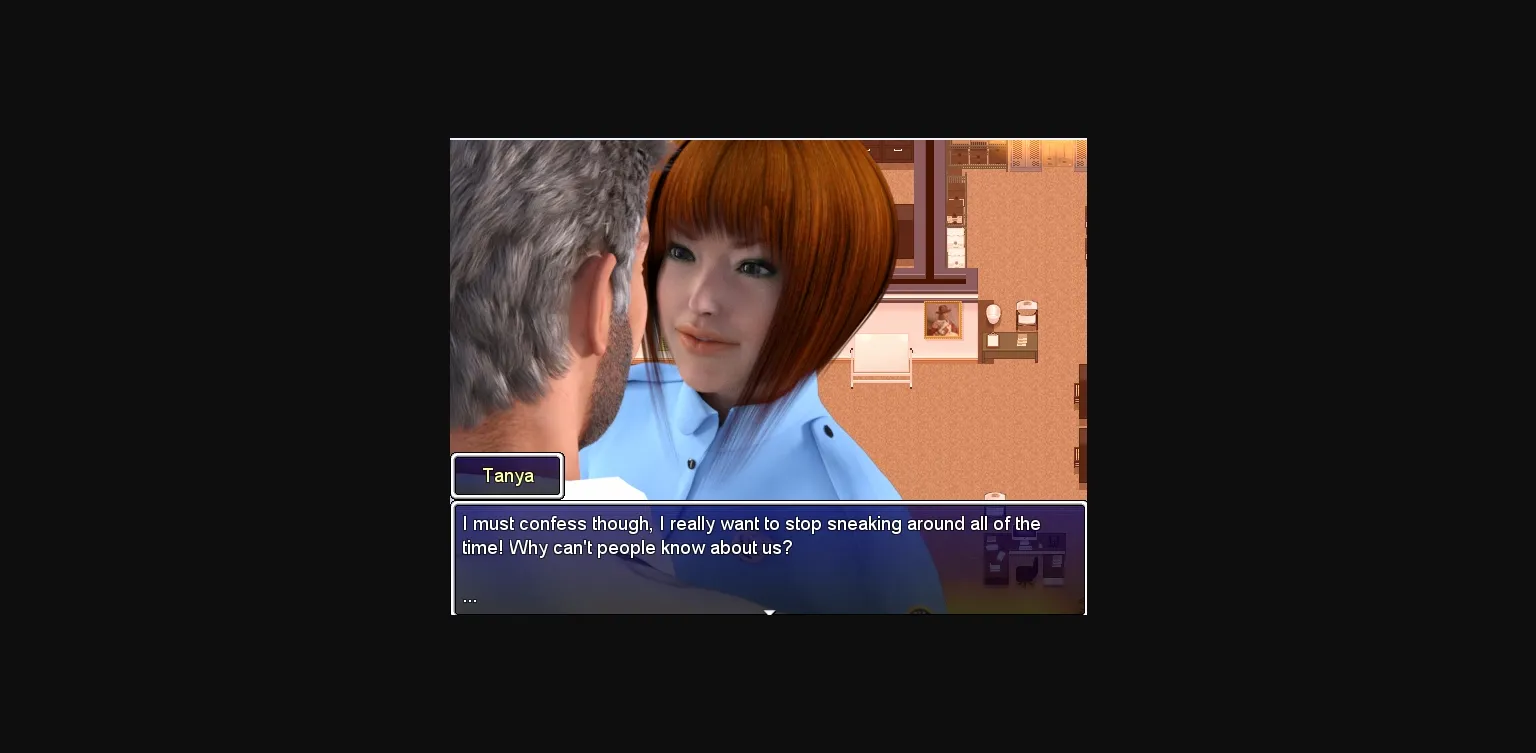Click the black office chair in the office
The width and height of the screenshot is (1536, 753).
point(1026,570)
